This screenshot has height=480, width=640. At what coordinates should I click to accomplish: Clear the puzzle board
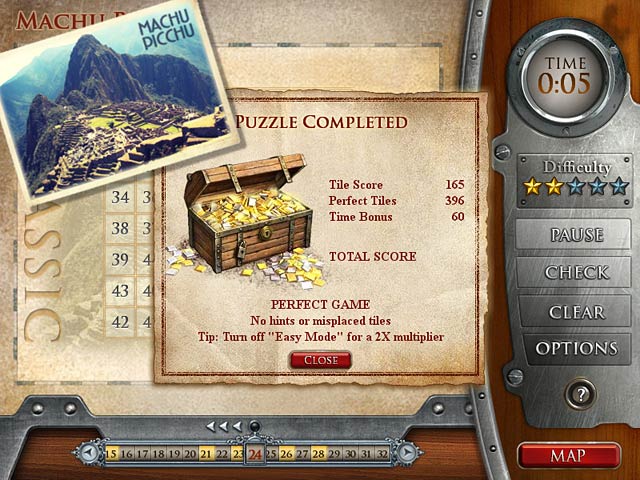coord(577,311)
